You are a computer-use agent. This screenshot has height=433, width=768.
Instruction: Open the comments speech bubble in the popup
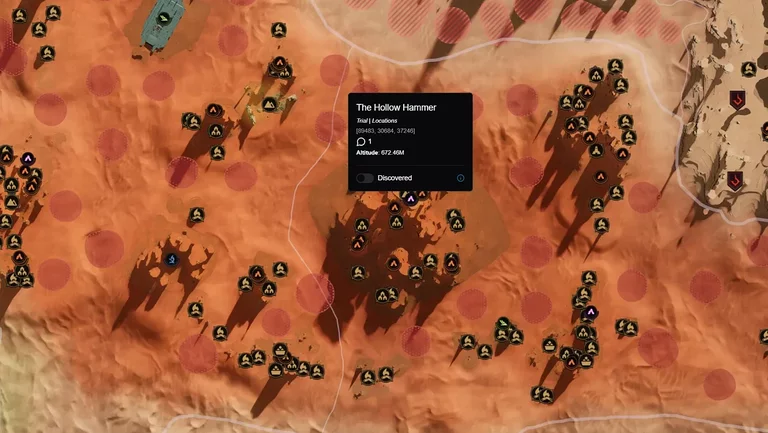(361, 142)
